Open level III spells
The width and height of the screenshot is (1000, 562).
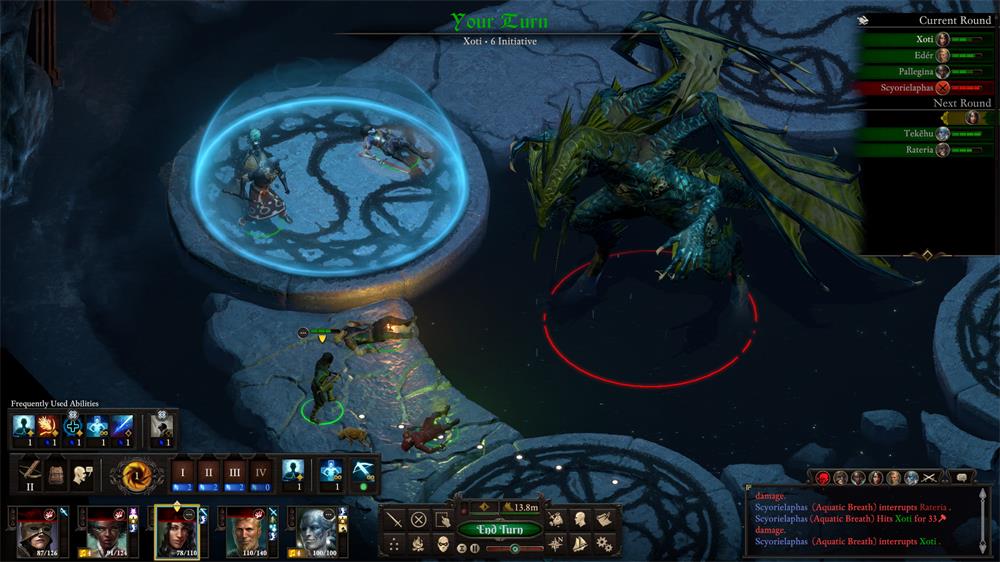[235, 472]
